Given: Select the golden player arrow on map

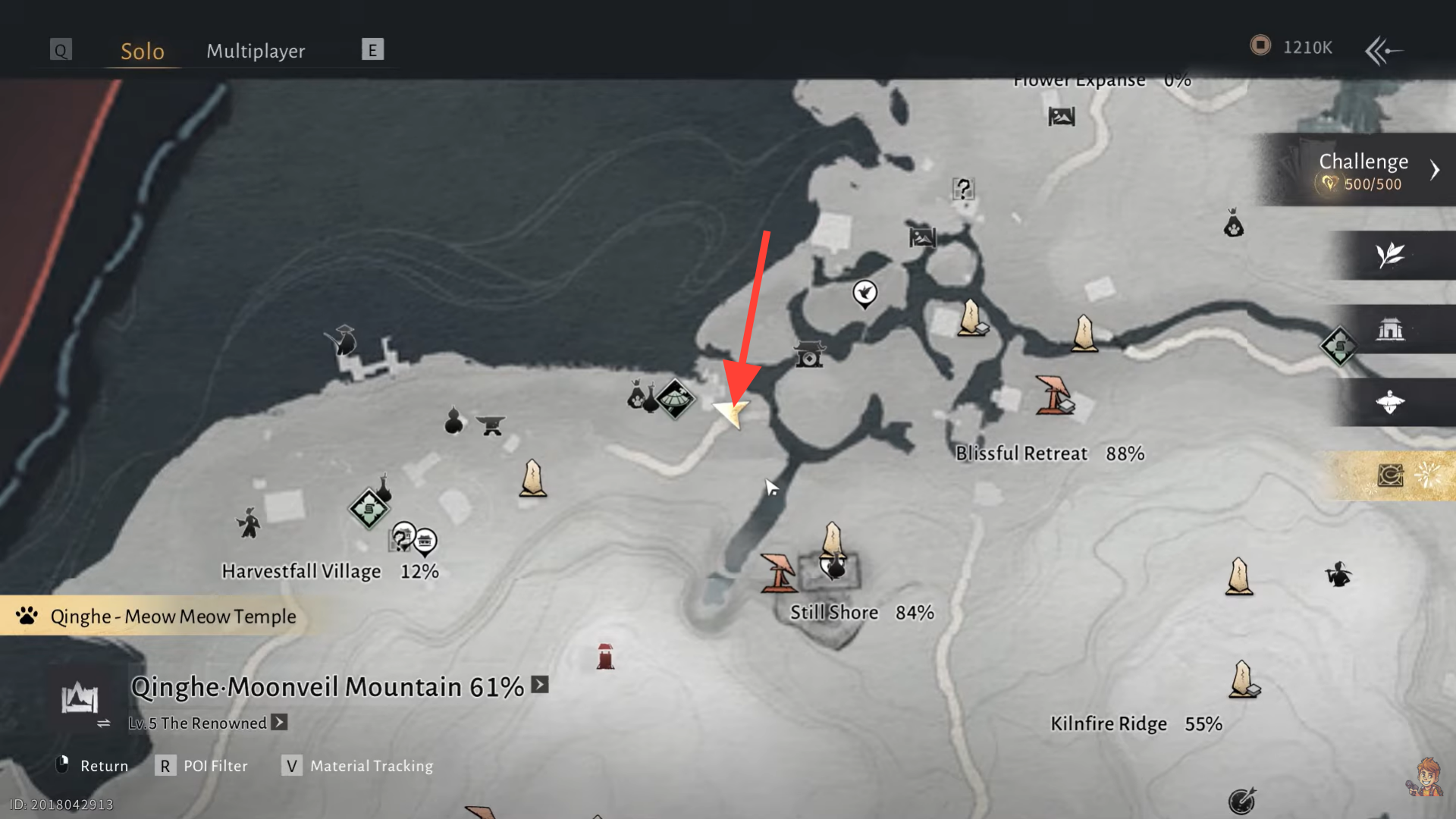Looking at the screenshot, I should (732, 413).
